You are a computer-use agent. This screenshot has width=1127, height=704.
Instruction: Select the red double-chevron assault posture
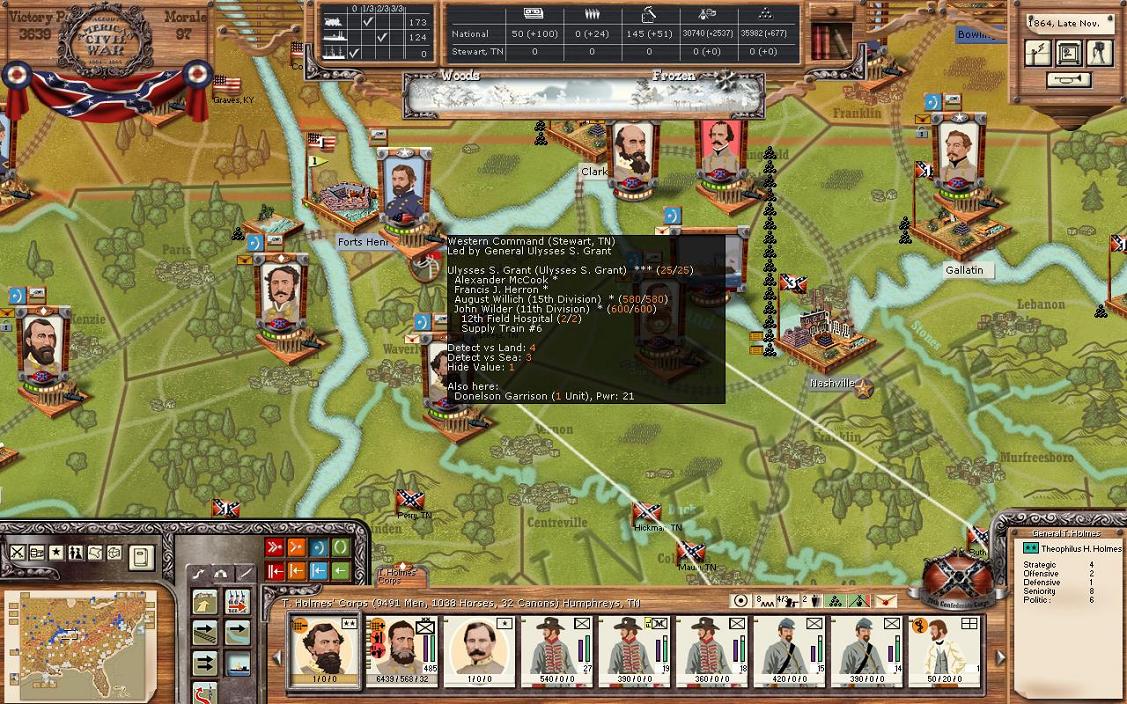(275, 547)
